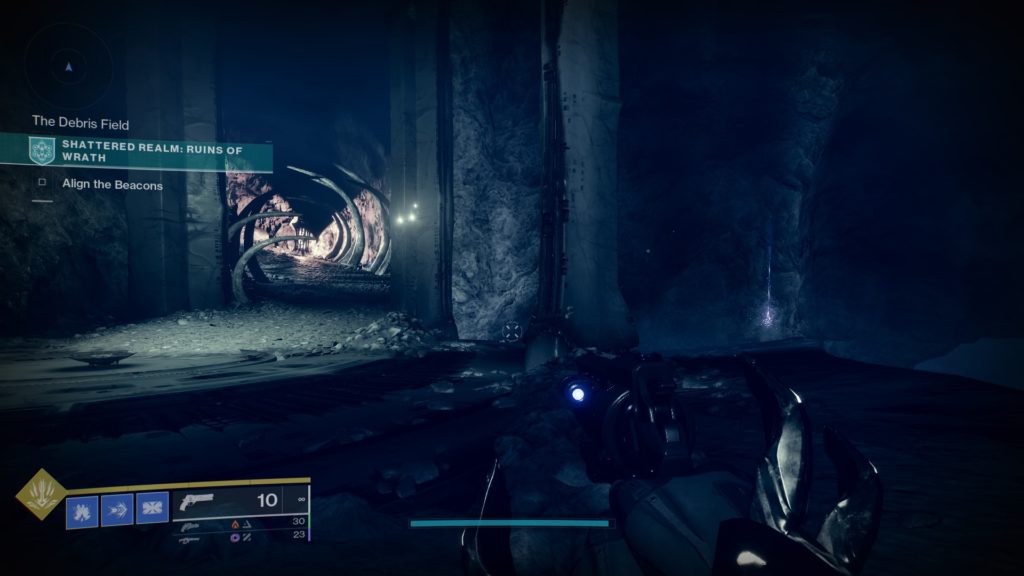Image resolution: width=1024 pixels, height=576 pixels.
Task: Activate the golden diamond super ability
Action: pyautogui.click(x=41, y=494)
